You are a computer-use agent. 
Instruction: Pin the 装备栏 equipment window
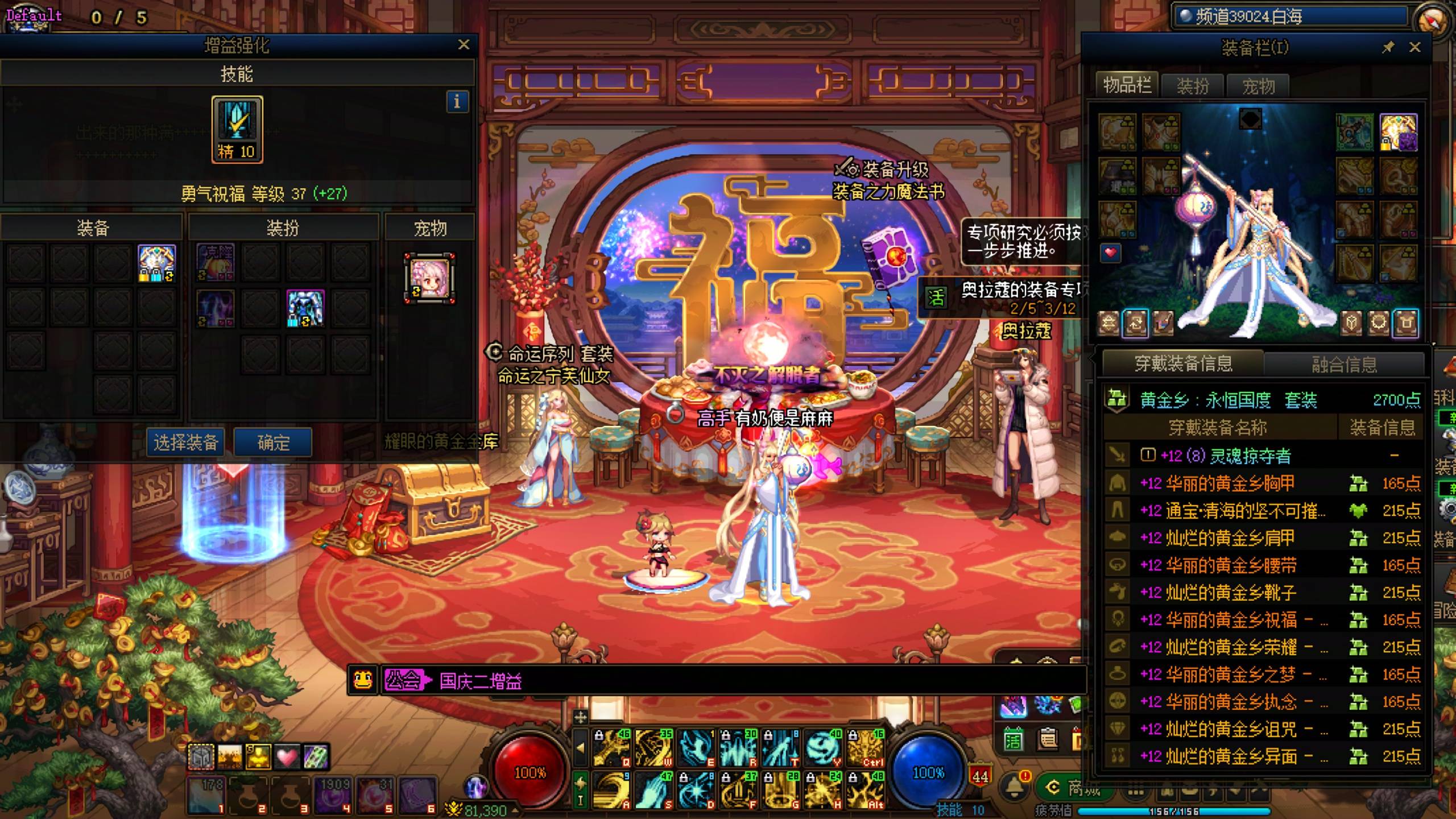[1388, 47]
